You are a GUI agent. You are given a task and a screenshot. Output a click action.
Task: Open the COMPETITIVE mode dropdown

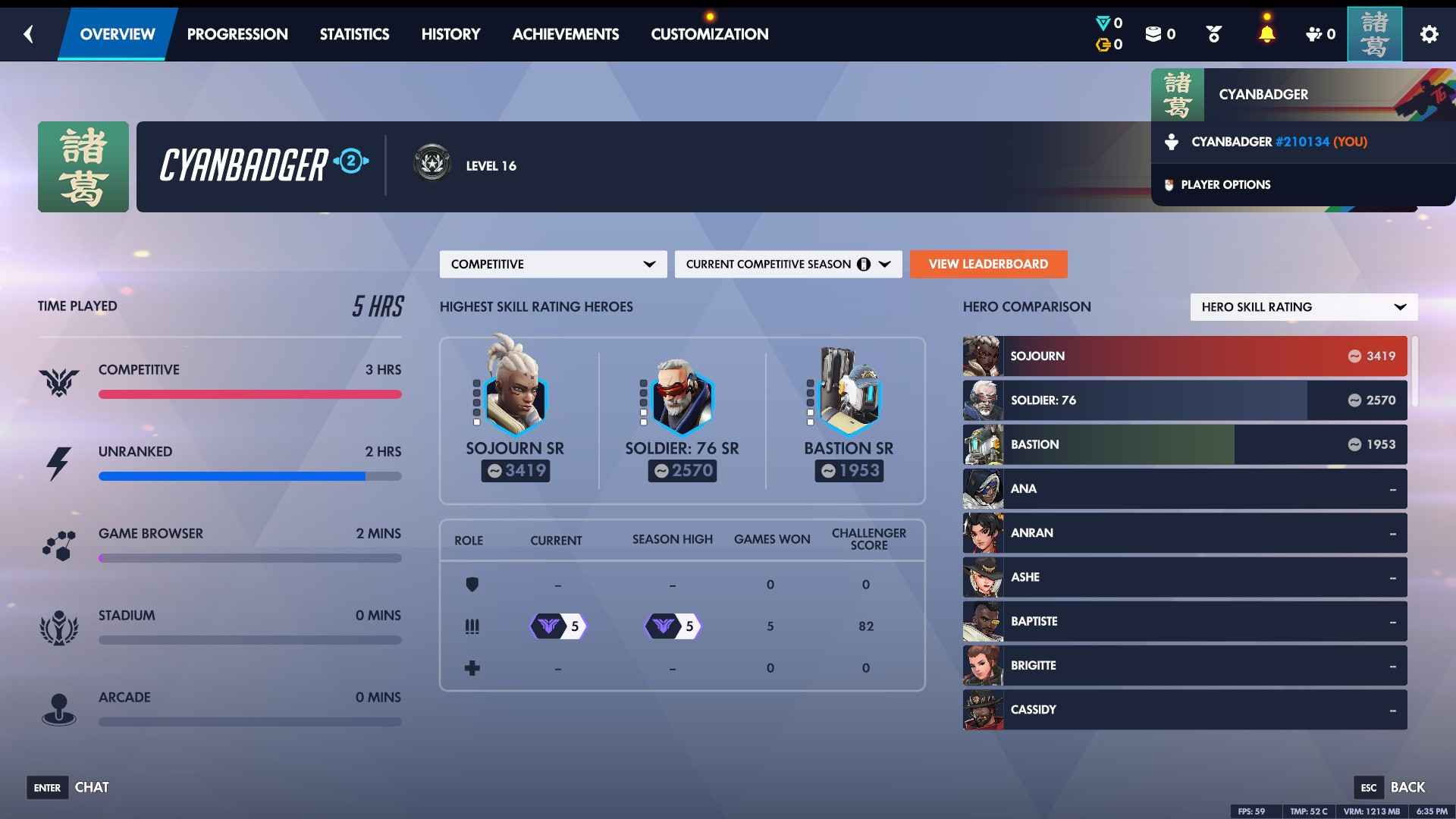(553, 264)
